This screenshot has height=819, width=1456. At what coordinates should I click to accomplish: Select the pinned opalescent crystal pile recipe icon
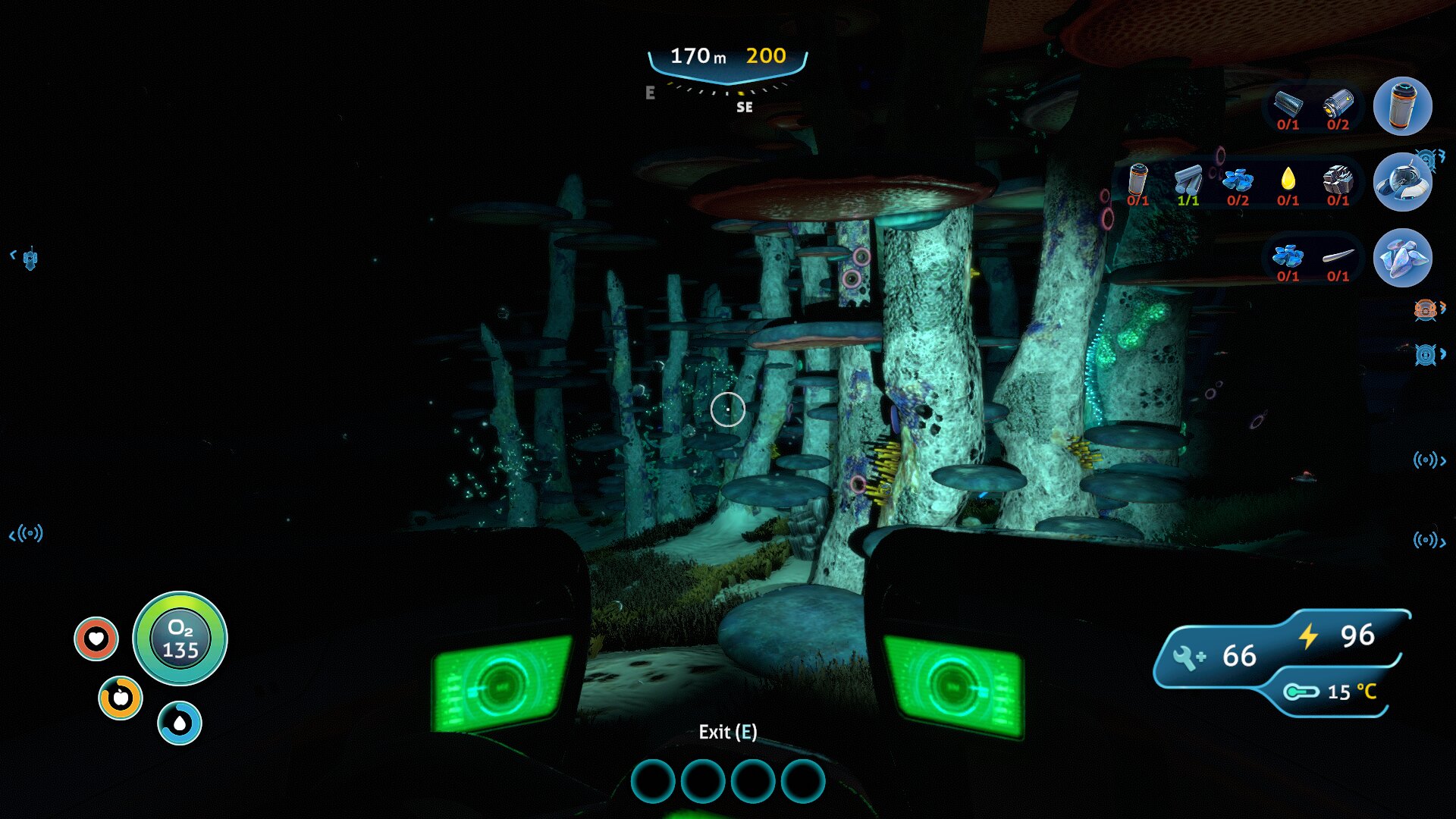click(x=1402, y=258)
